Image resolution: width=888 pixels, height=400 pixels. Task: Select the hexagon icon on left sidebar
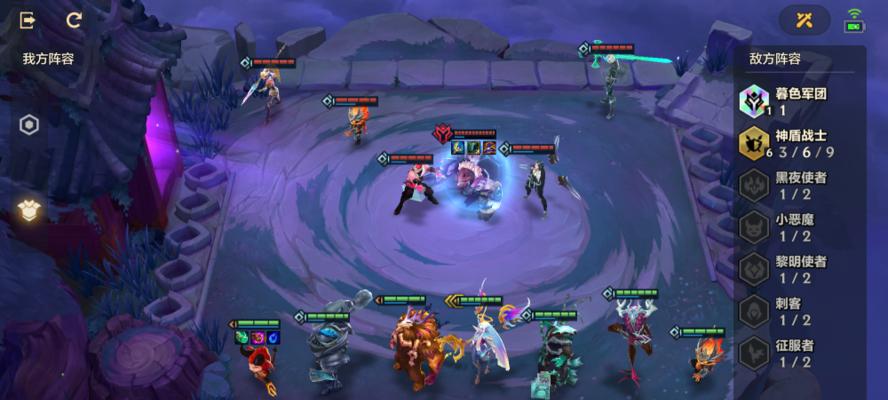[30, 125]
